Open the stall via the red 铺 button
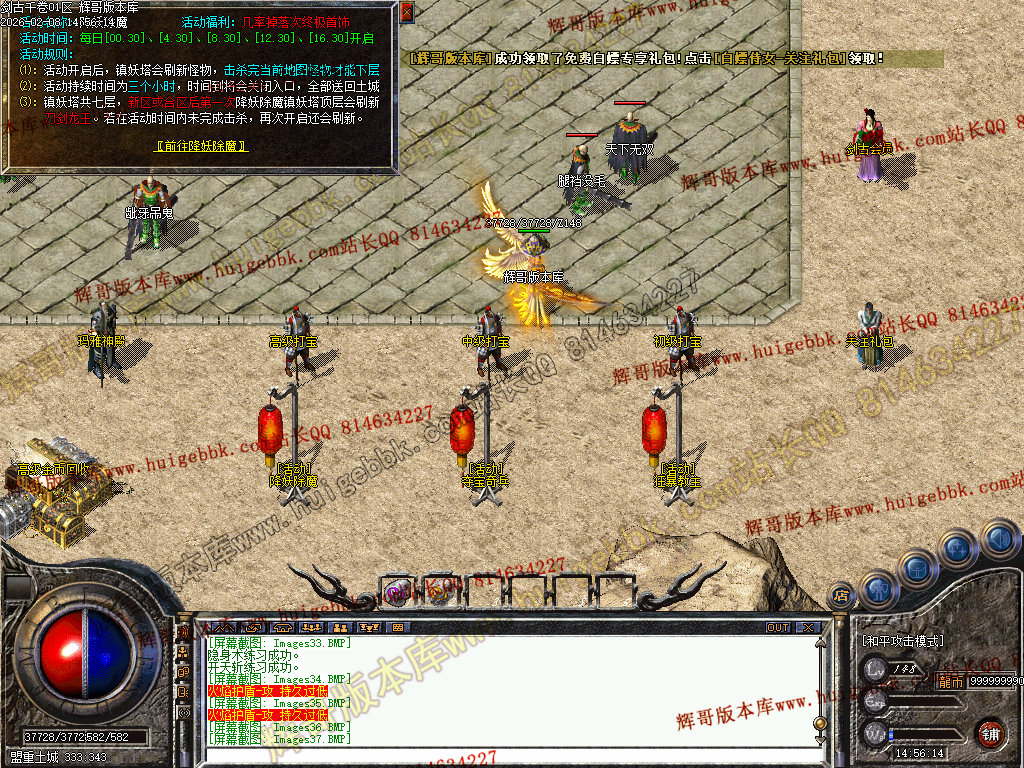Screen dimensions: 1024x768 pos(990,732)
